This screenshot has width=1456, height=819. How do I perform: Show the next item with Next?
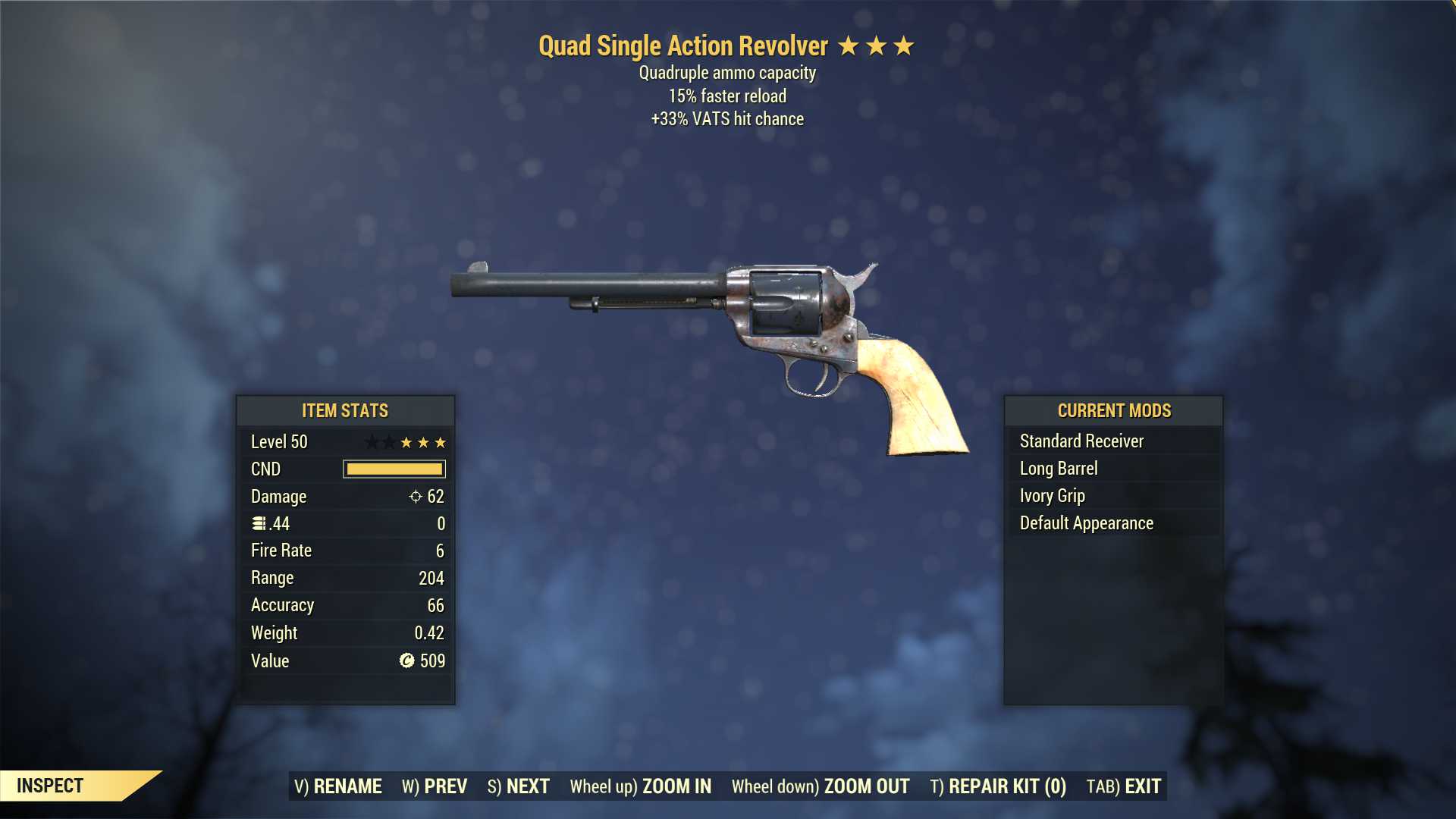point(519,786)
